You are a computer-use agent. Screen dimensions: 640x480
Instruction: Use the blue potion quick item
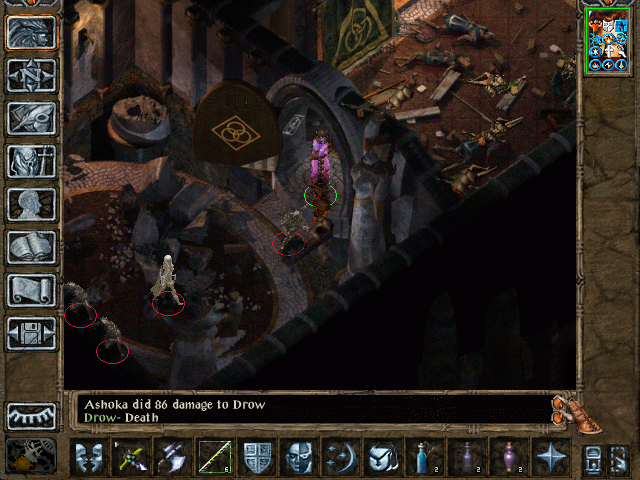click(x=424, y=458)
